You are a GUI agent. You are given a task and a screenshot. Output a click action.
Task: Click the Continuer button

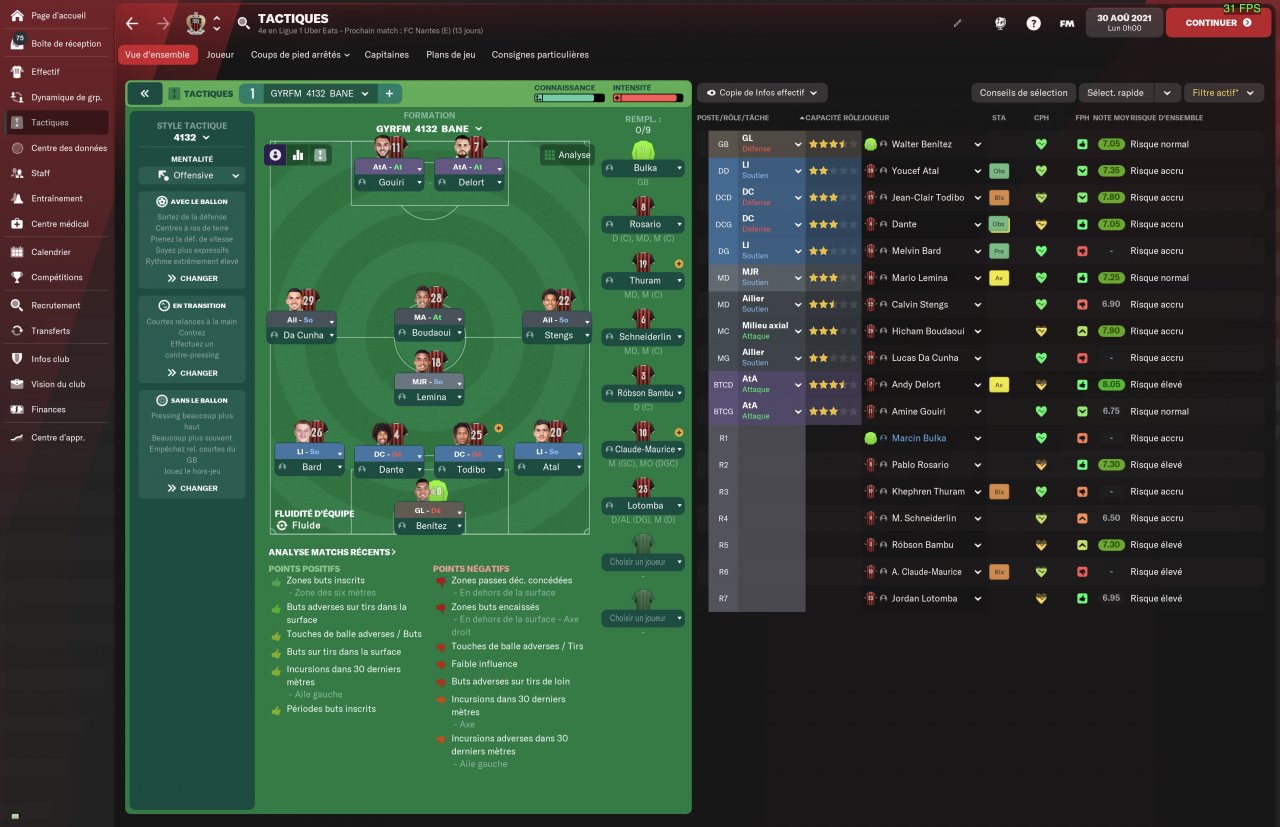[x=1217, y=22]
